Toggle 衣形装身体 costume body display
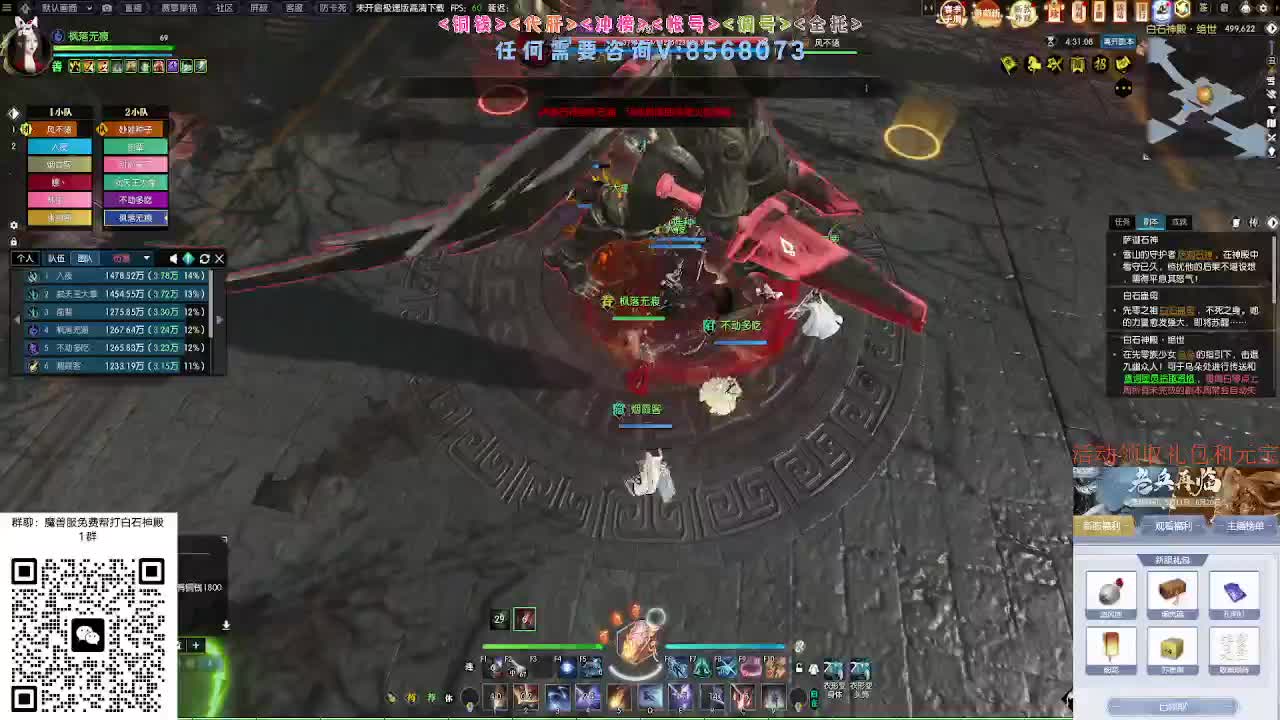 (x=833, y=669)
